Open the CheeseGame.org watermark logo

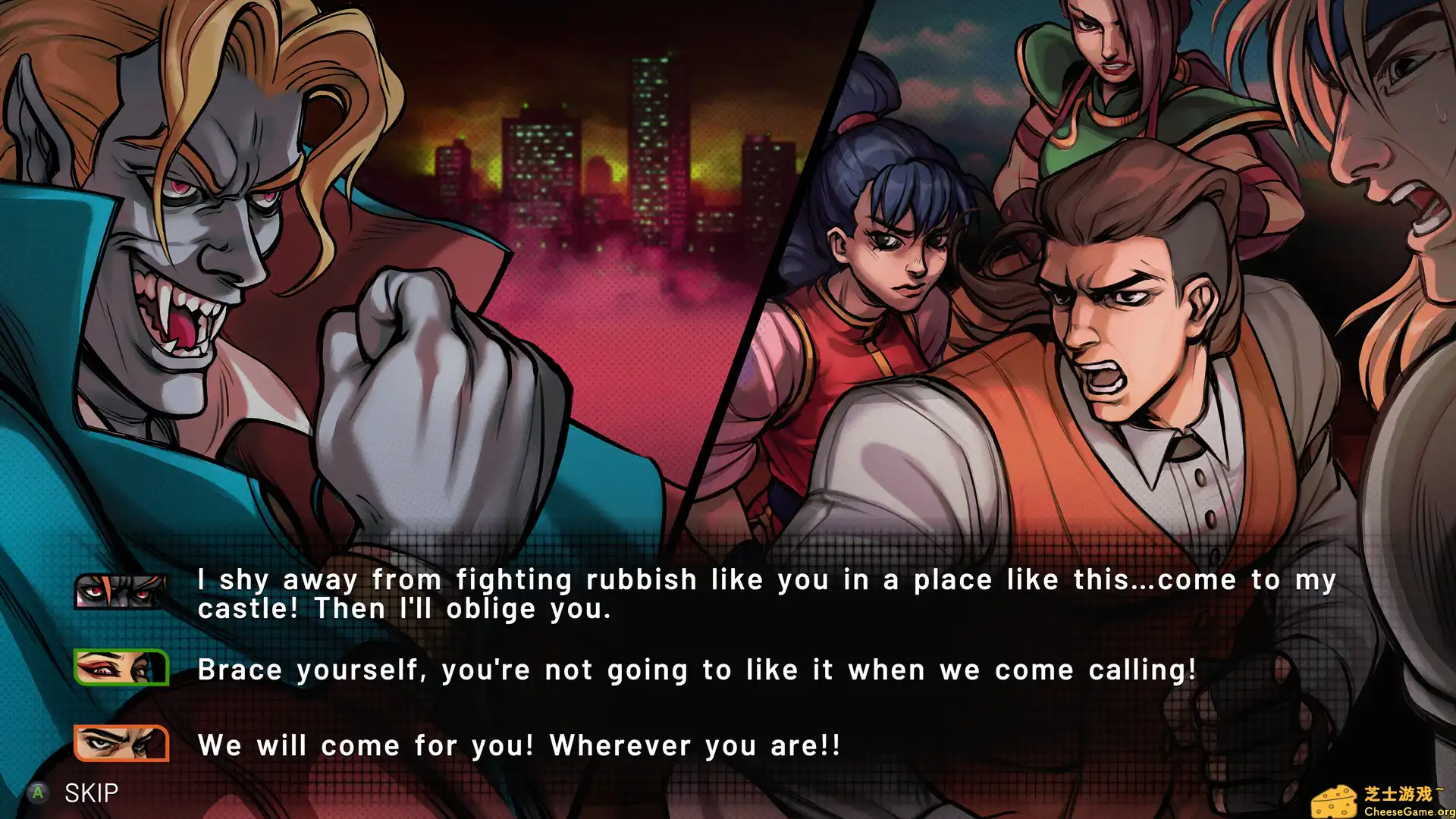1382,801
